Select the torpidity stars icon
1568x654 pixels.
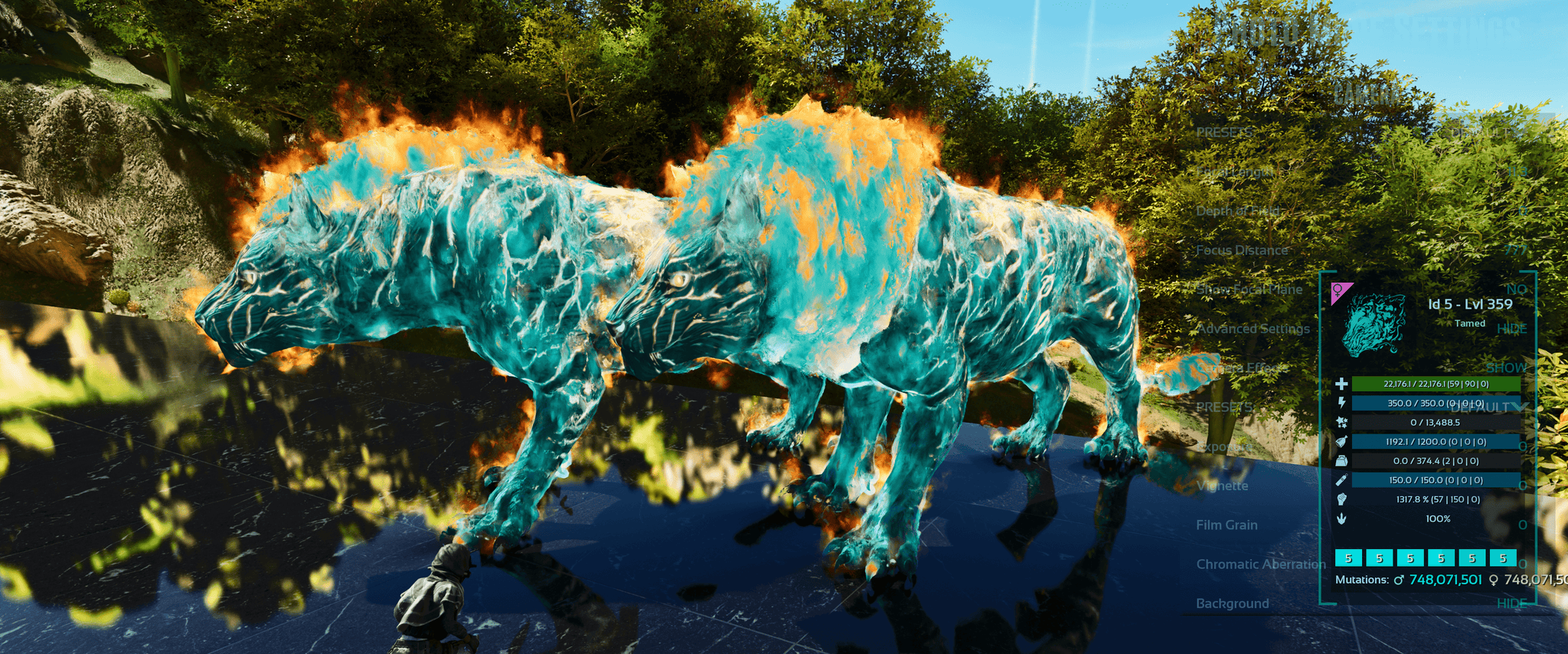[1342, 422]
